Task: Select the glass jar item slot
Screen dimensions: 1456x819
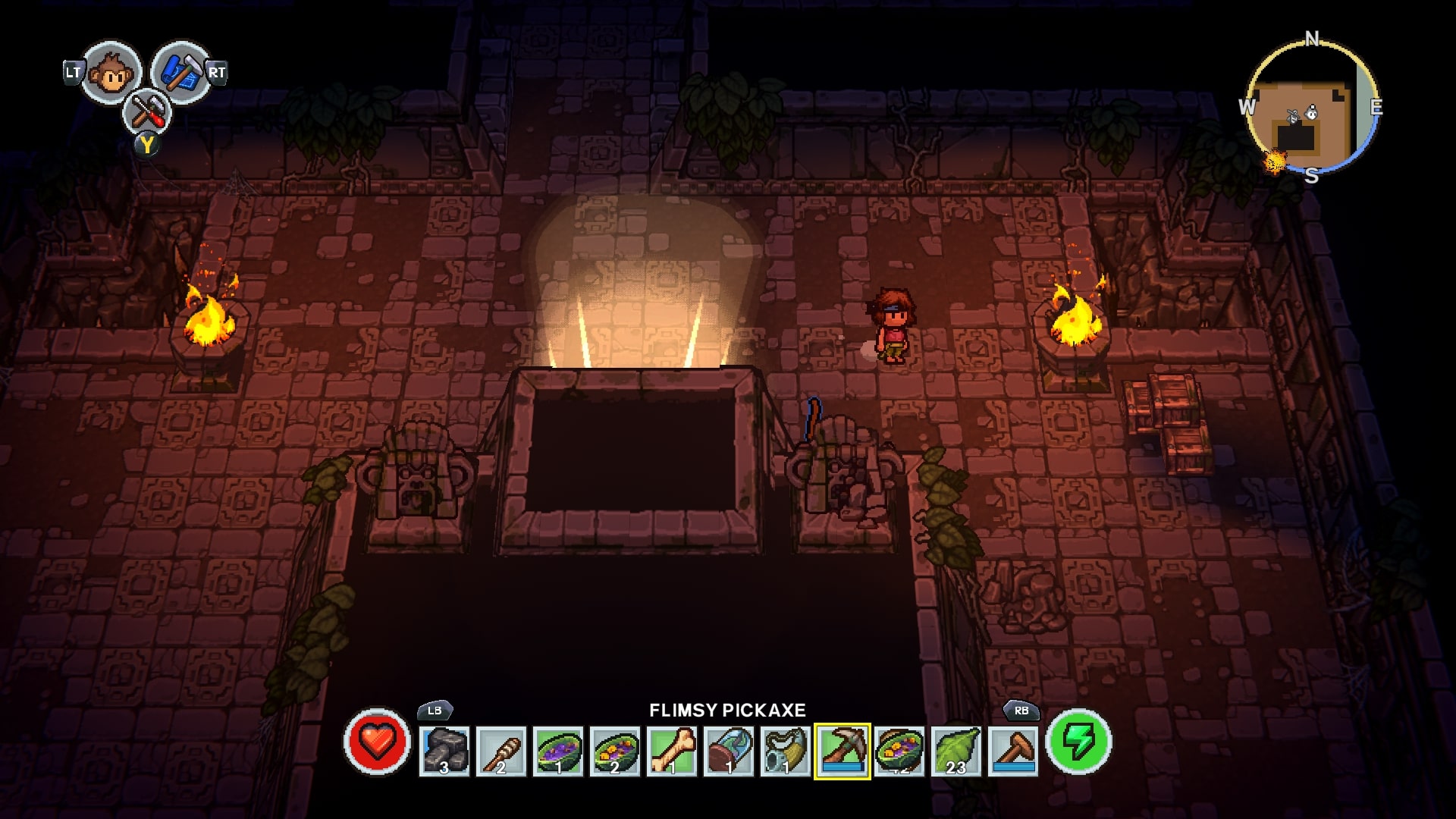Action: click(729, 751)
